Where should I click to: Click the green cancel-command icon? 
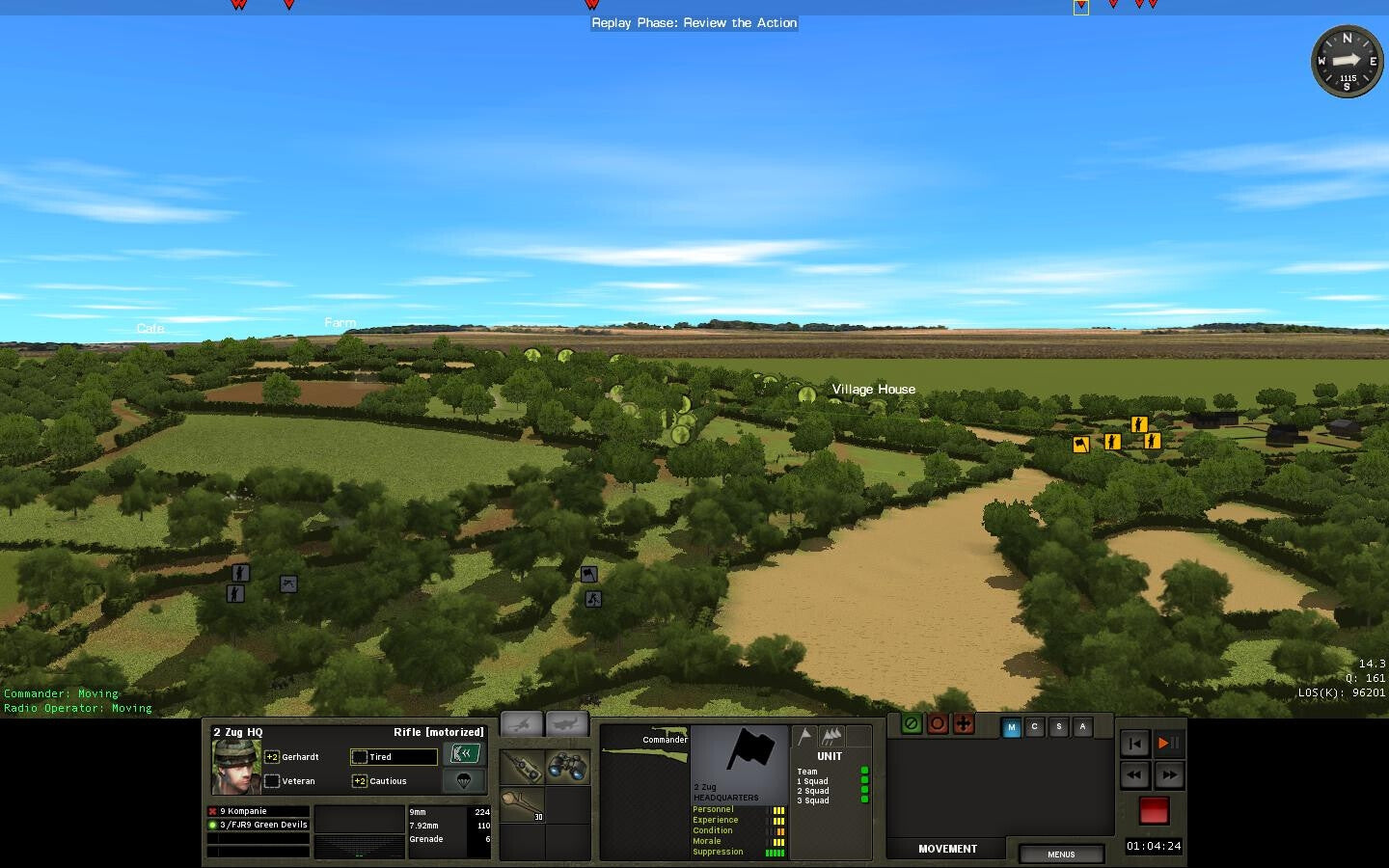coord(911,724)
